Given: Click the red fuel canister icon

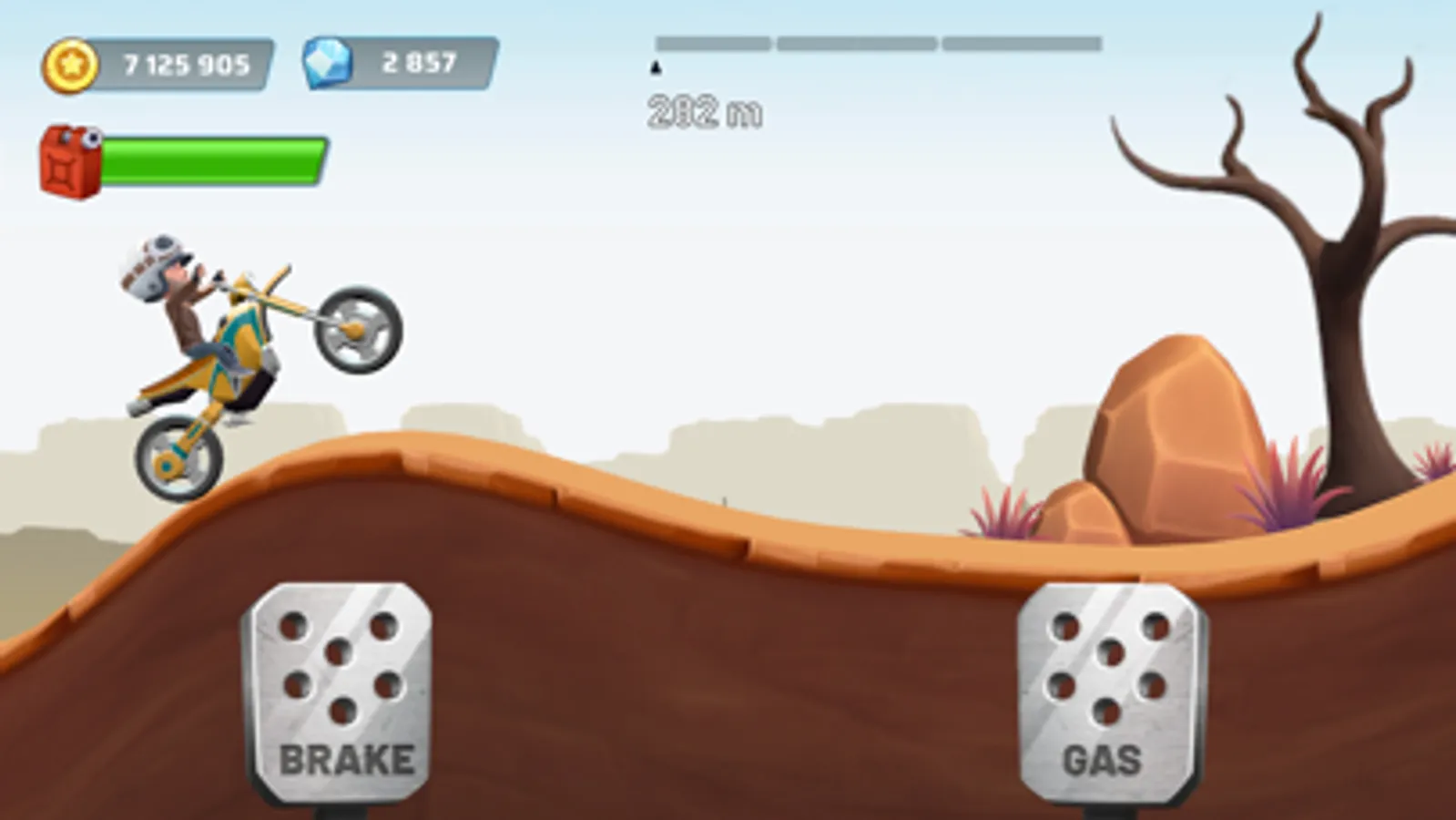Looking at the screenshot, I should pos(68,159).
